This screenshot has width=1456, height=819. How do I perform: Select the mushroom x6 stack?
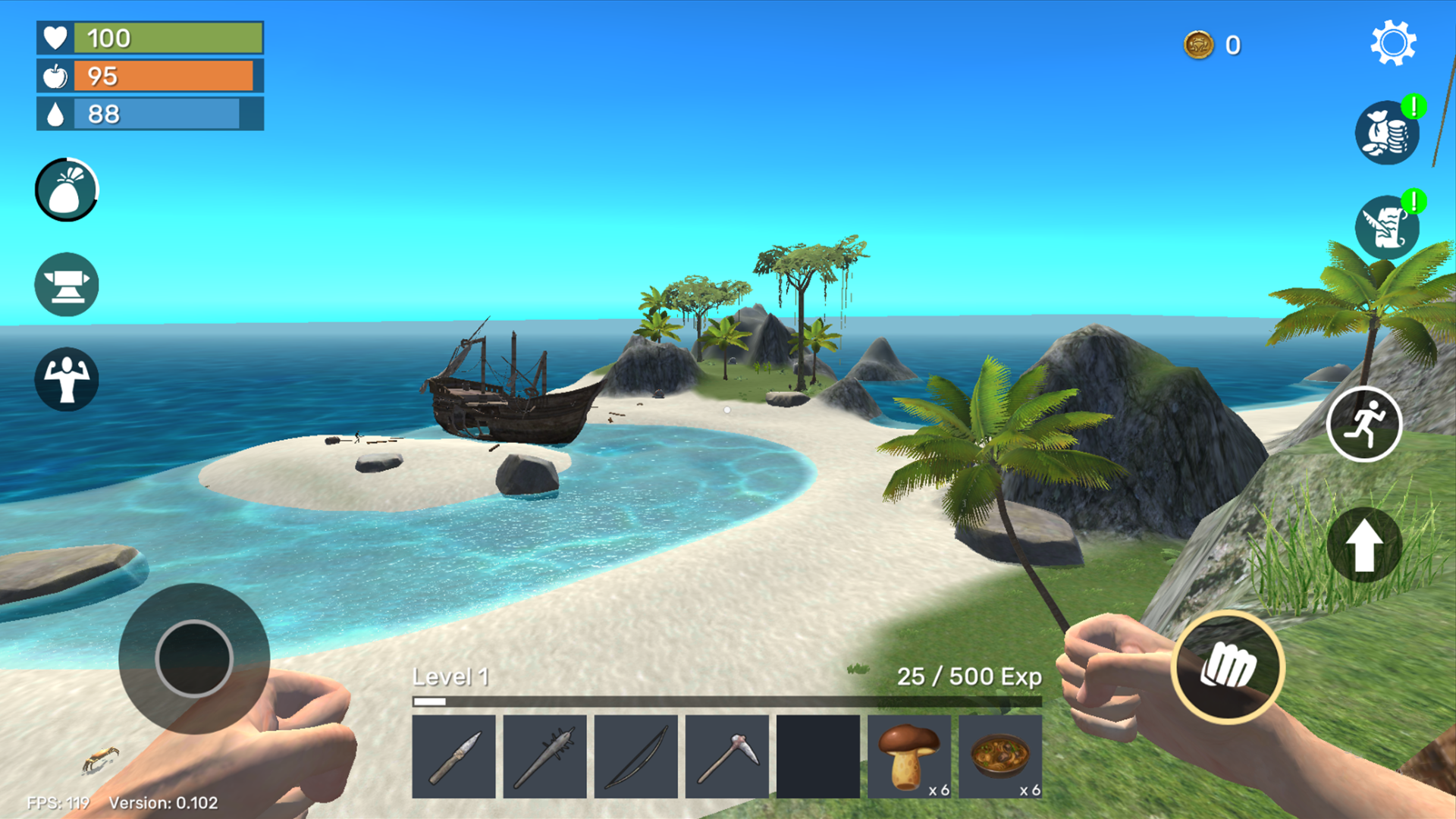908,757
